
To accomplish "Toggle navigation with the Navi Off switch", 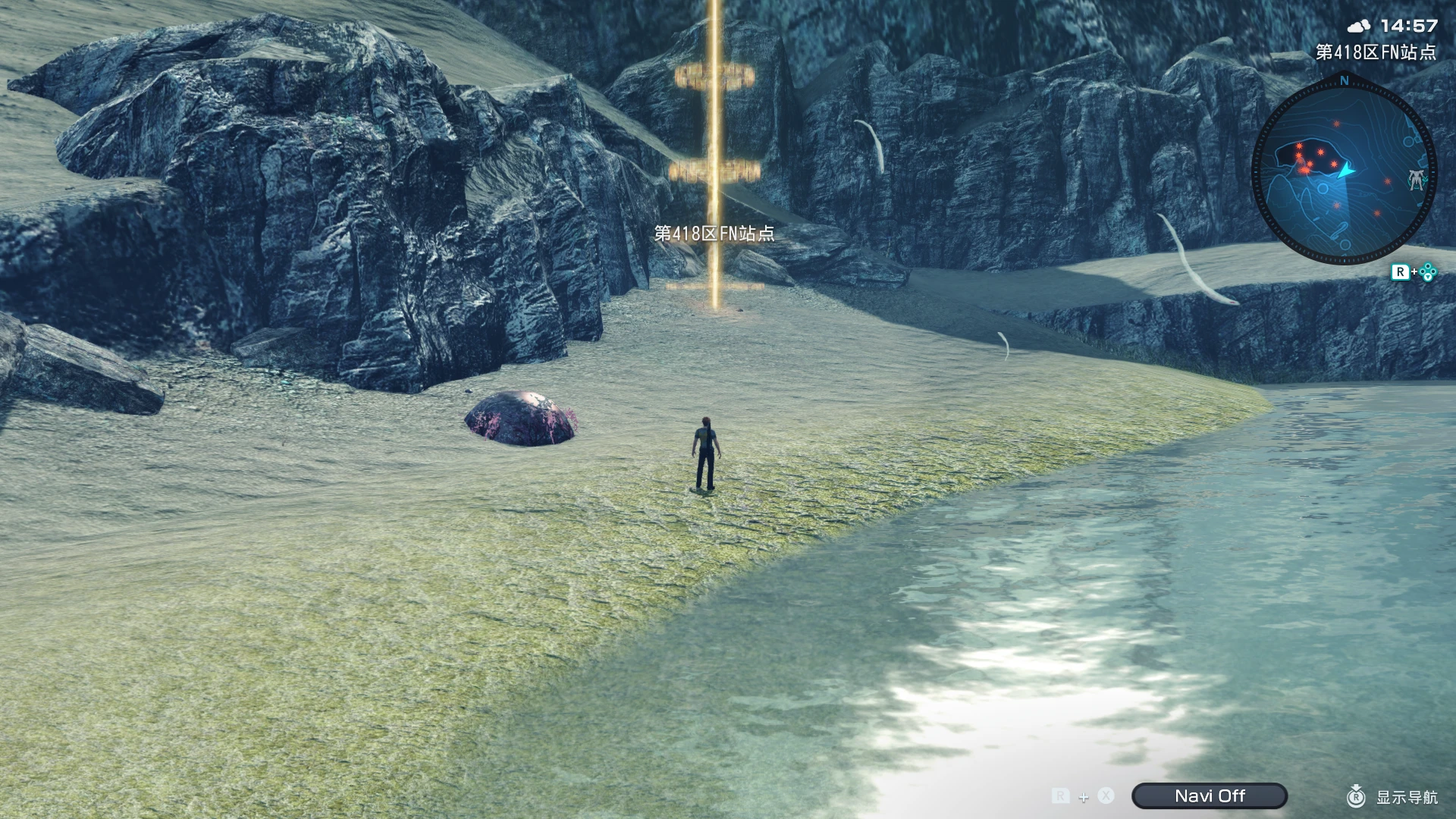I will coord(1208,796).
